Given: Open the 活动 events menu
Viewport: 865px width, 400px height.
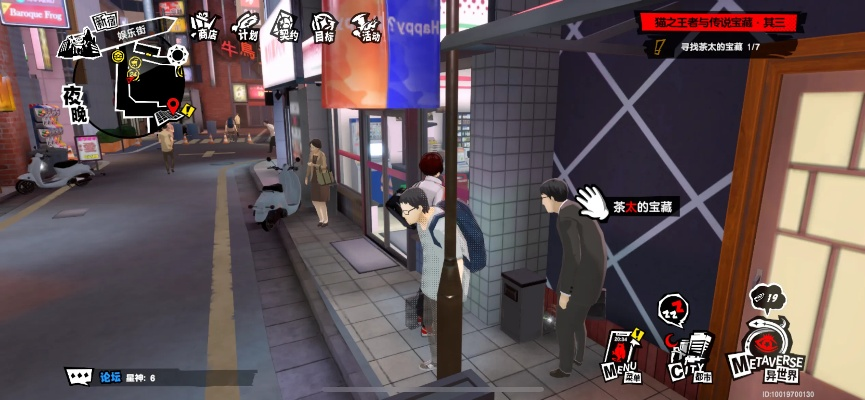Looking at the screenshot, I should [x=365, y=26].
